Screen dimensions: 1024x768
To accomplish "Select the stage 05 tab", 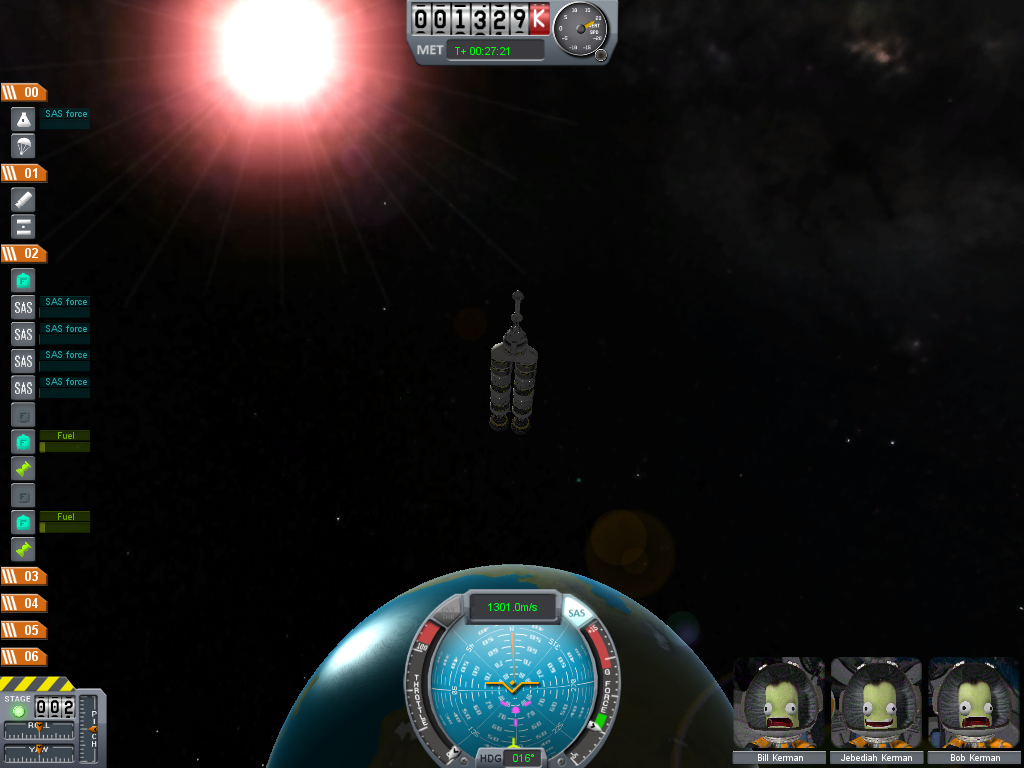I will [24, 630].
